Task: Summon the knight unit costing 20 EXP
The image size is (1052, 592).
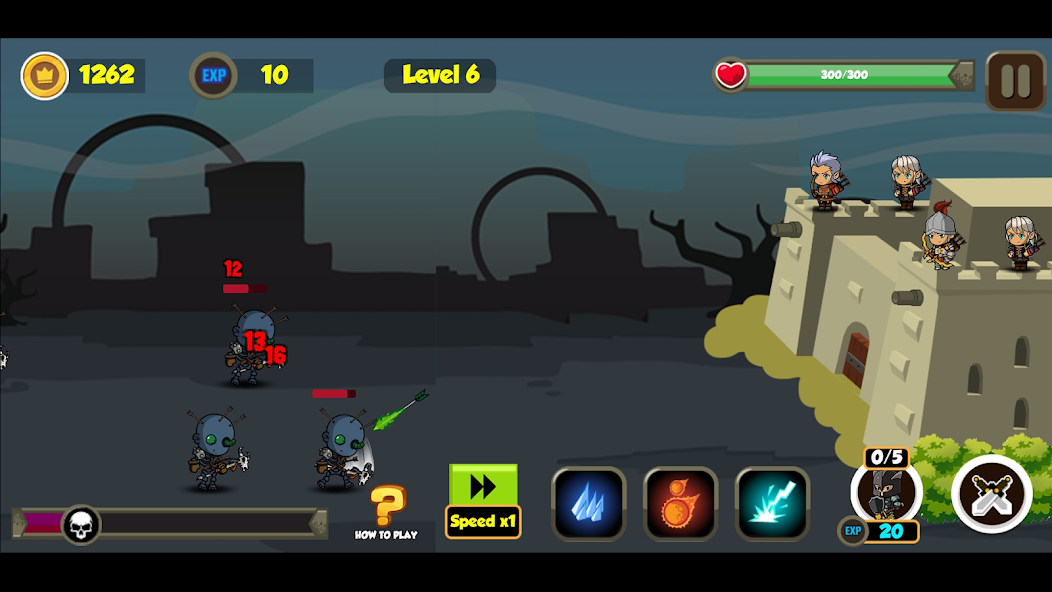Action: tap(885, 494)
